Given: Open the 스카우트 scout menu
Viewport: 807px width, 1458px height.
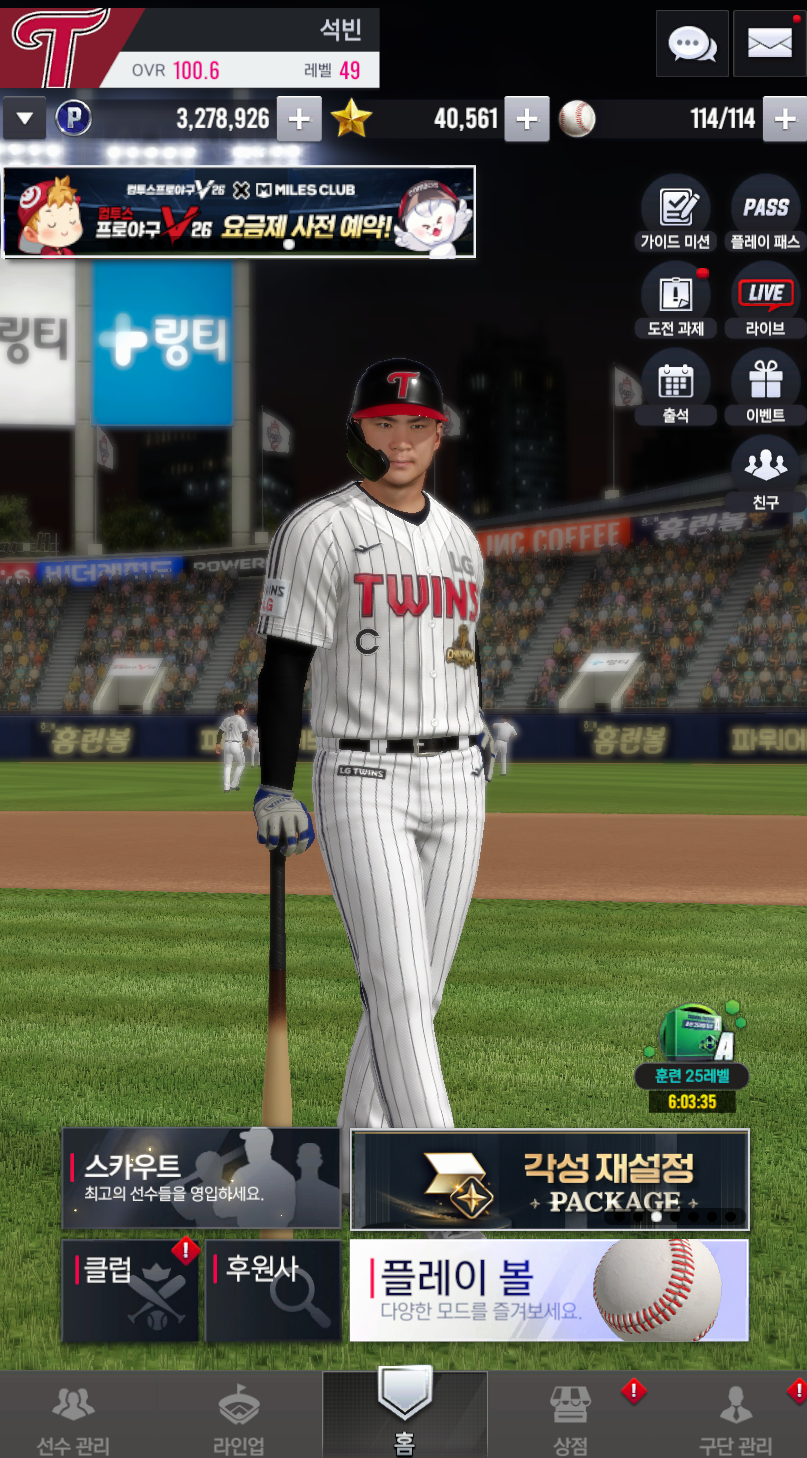Looking at the screenshot, I should tap(201, 1179).
